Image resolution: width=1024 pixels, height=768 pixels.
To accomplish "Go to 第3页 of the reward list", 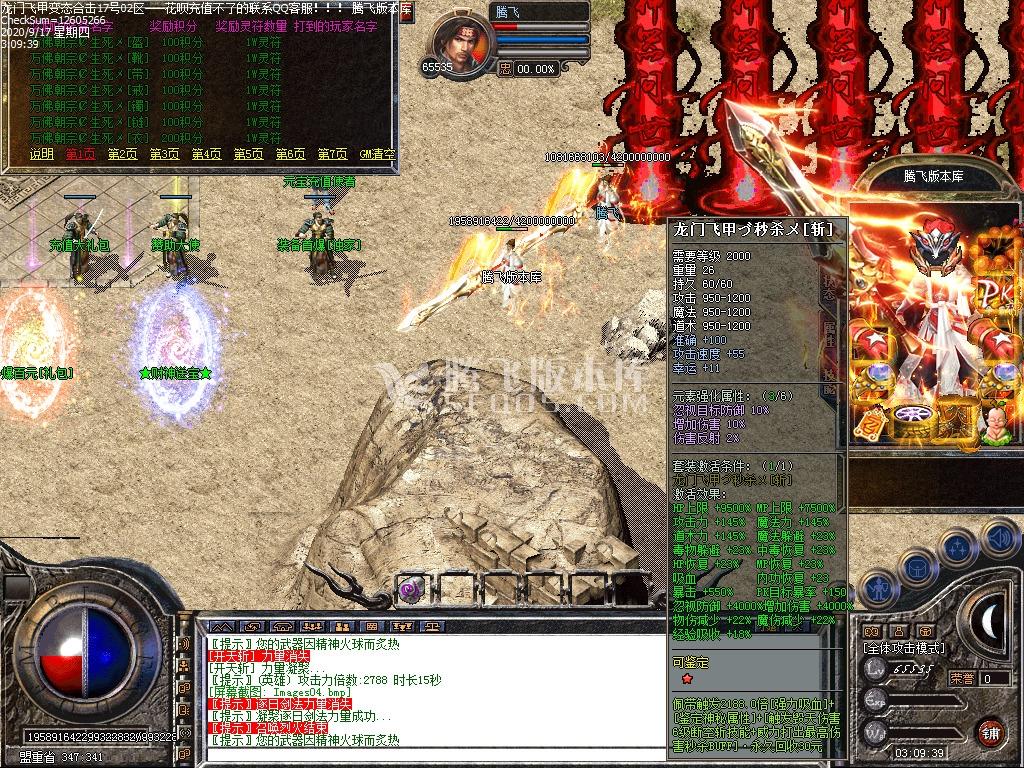I will pos(165,154).
